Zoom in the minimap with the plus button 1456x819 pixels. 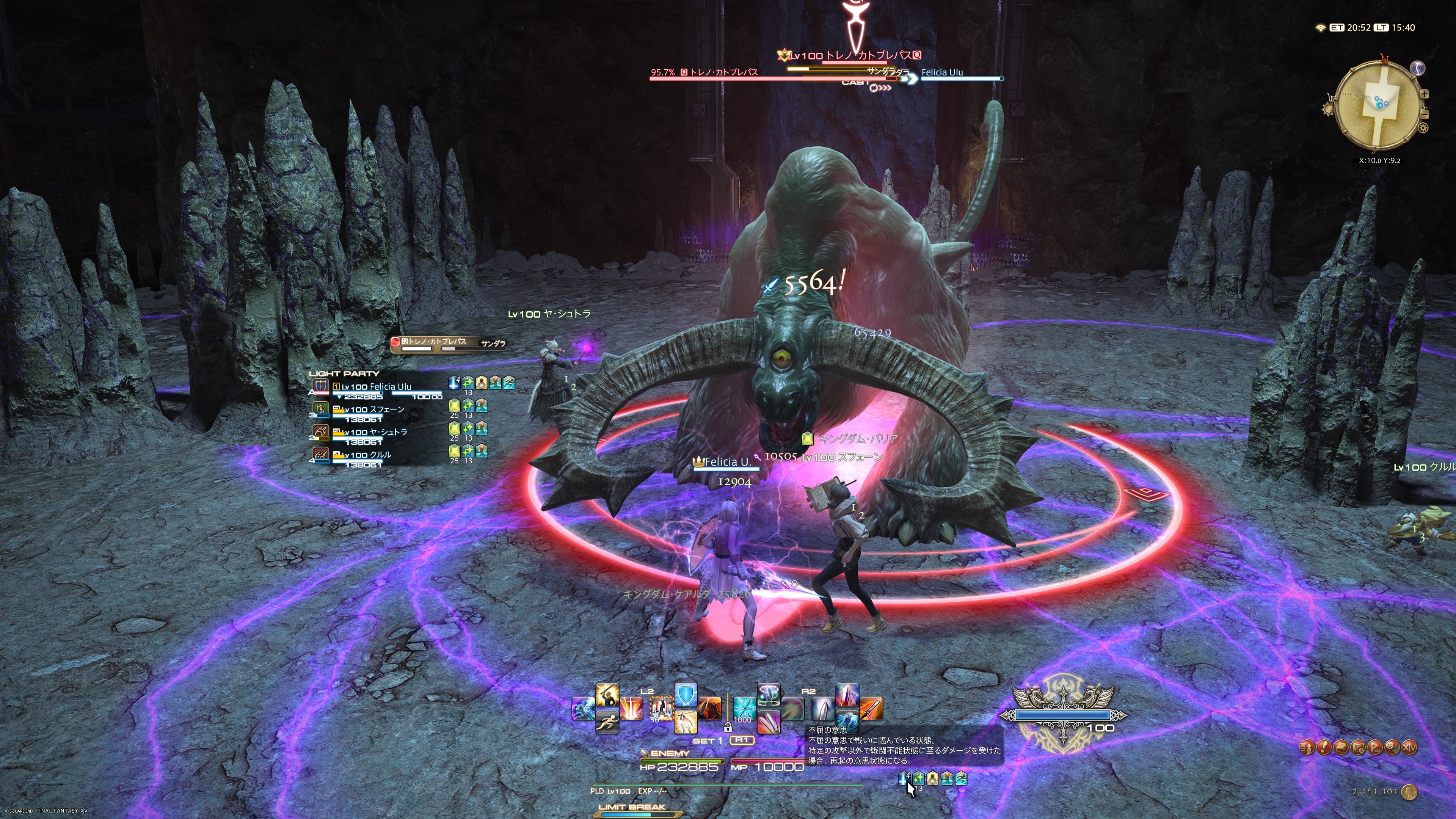click(1425, 94)
